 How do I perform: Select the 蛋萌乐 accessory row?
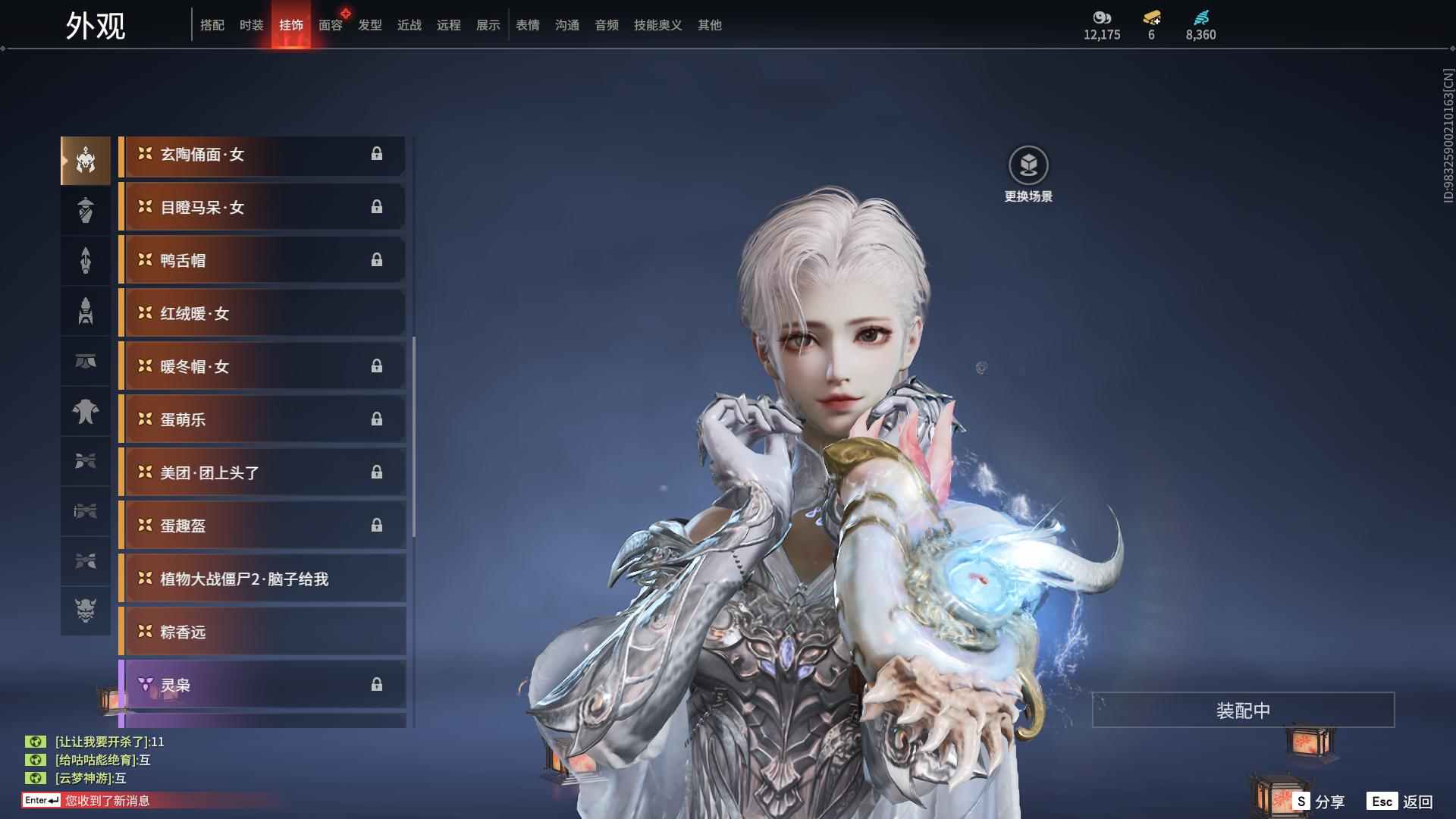[x=262, y=419]
